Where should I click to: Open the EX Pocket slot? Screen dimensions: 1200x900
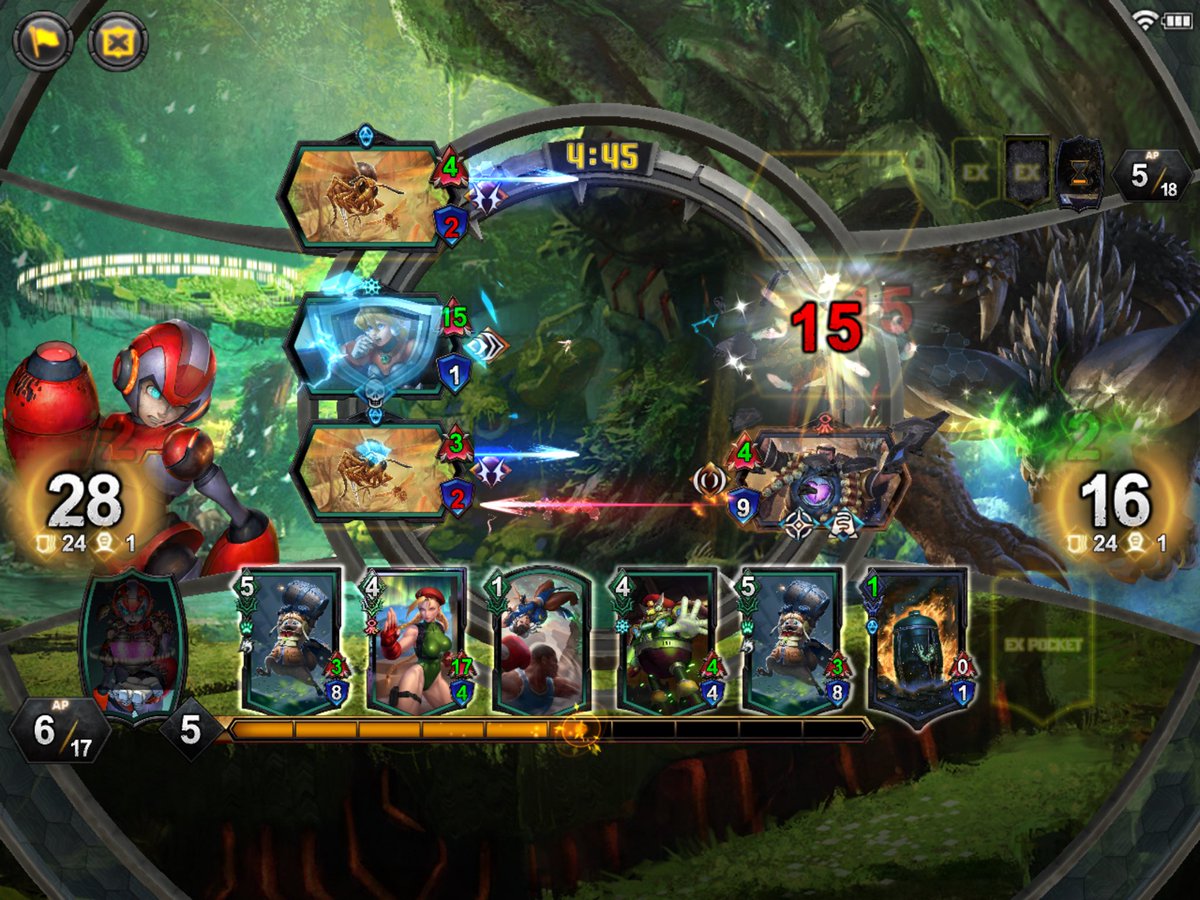coord(1041,645)
